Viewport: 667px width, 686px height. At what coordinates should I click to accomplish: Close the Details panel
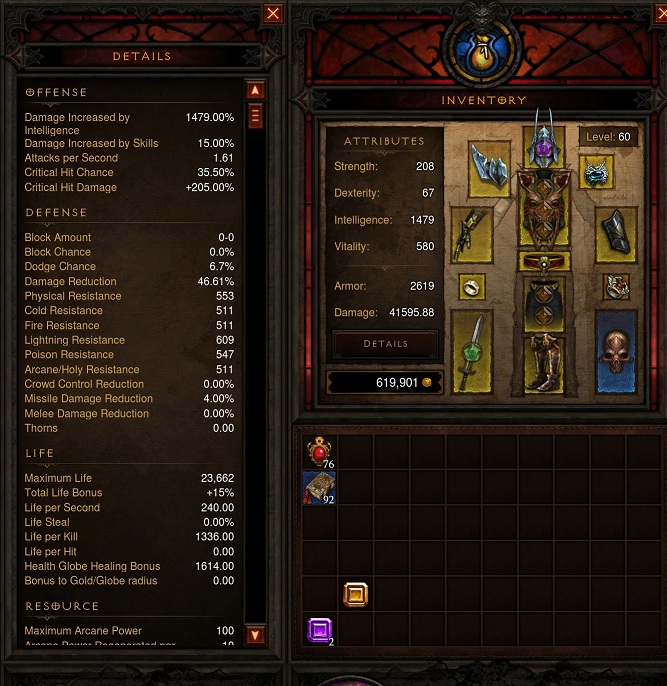(x=273, y=13)
